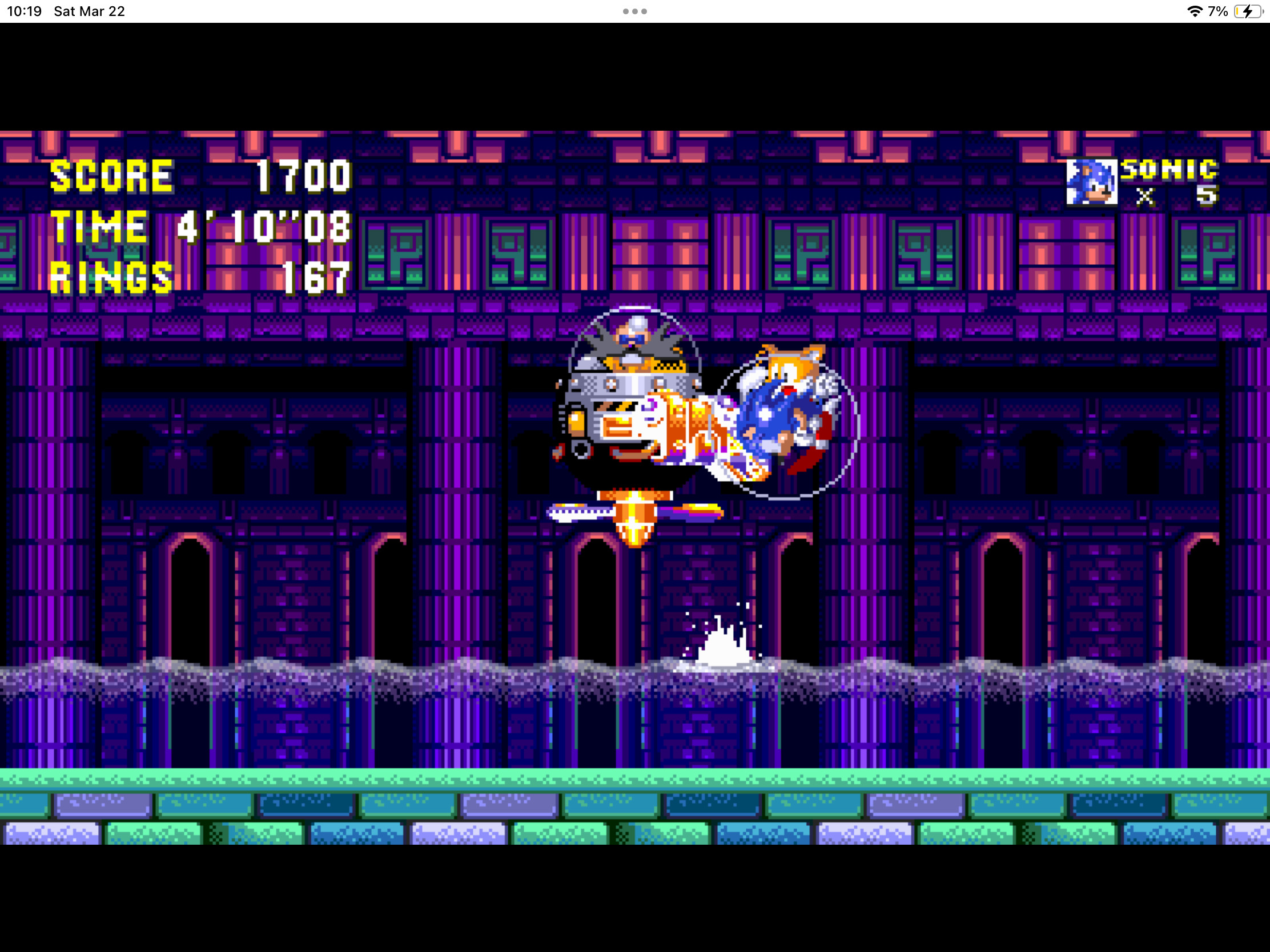1270x952 pixels.
Task: Tap the 7% battery percentage text
Action: pyautogui.click(x=1217, y=10)
